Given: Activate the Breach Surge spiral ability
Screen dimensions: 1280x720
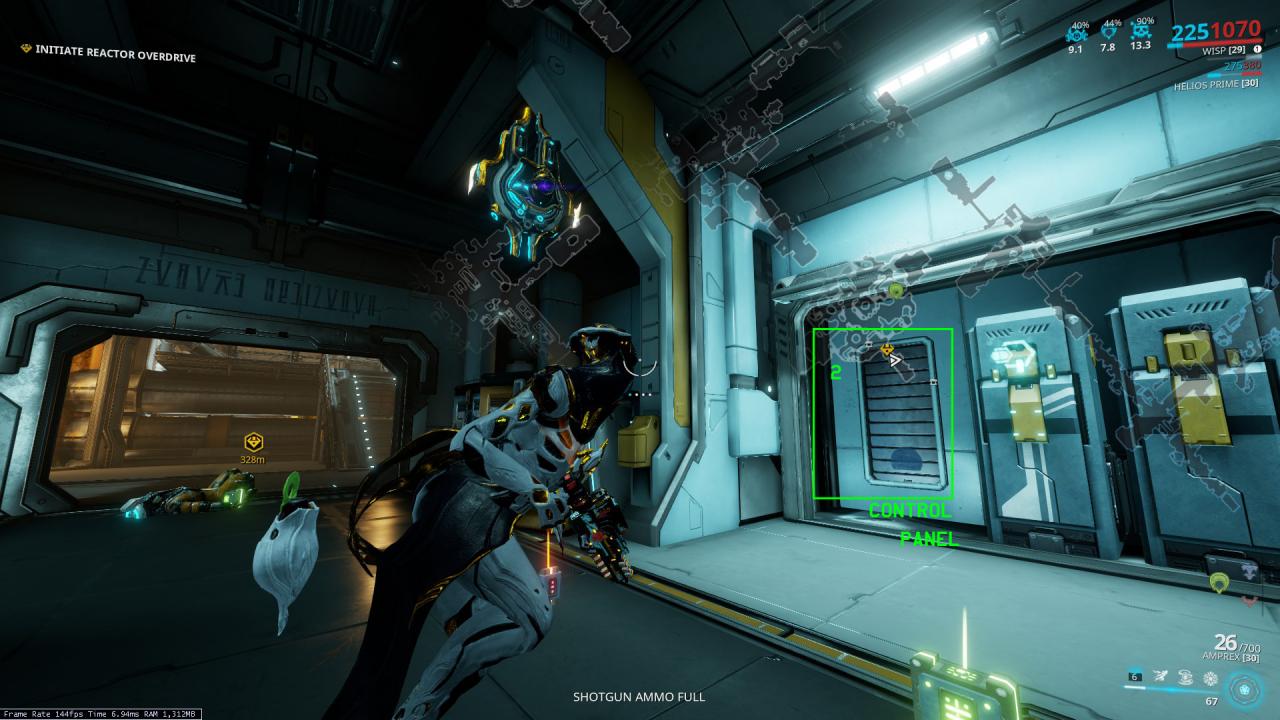Looking at the screenshot, I should click(1185, 677).
